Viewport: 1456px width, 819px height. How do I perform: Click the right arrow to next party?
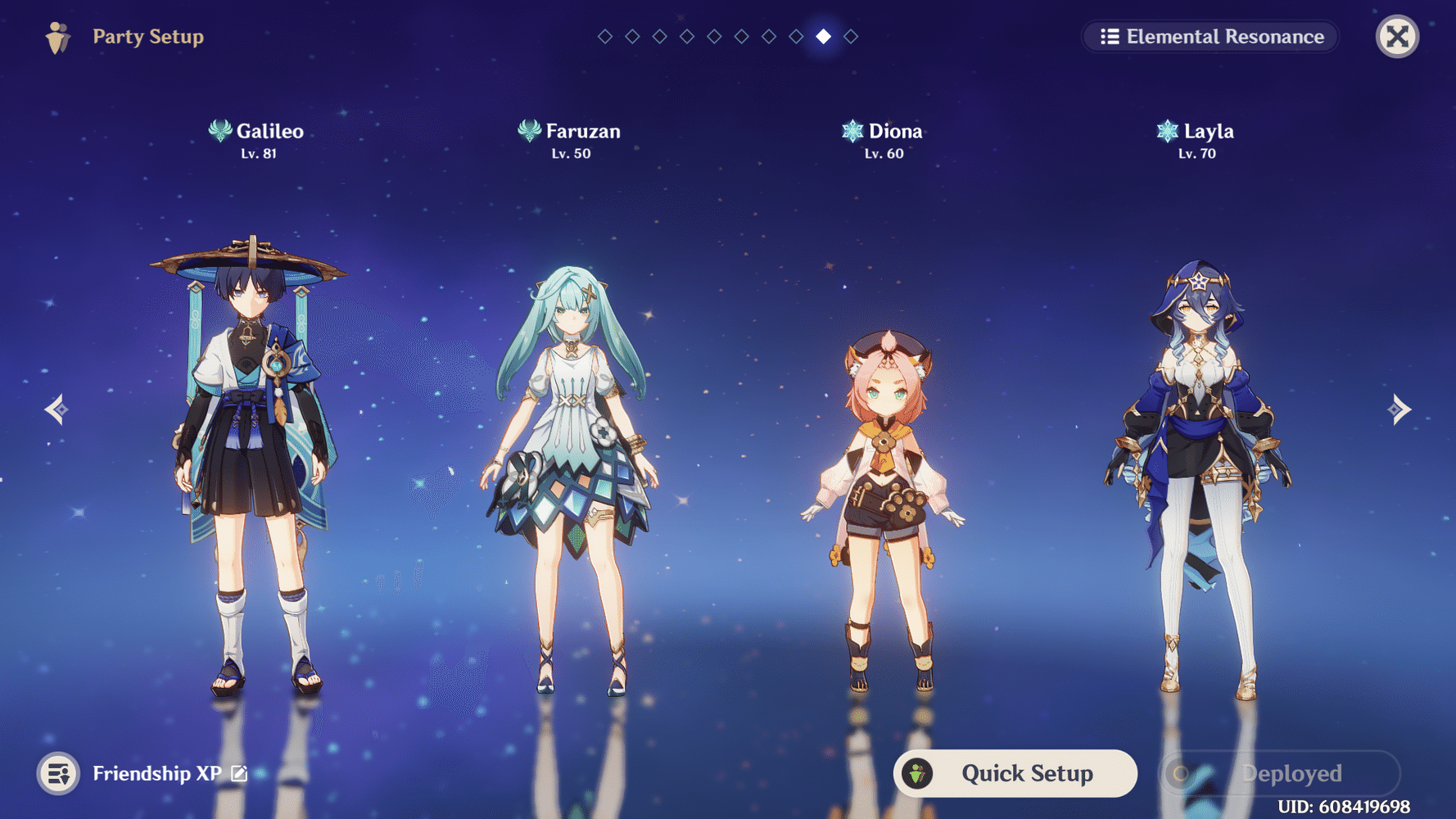pyautogui.click(x=1399, y=408)
